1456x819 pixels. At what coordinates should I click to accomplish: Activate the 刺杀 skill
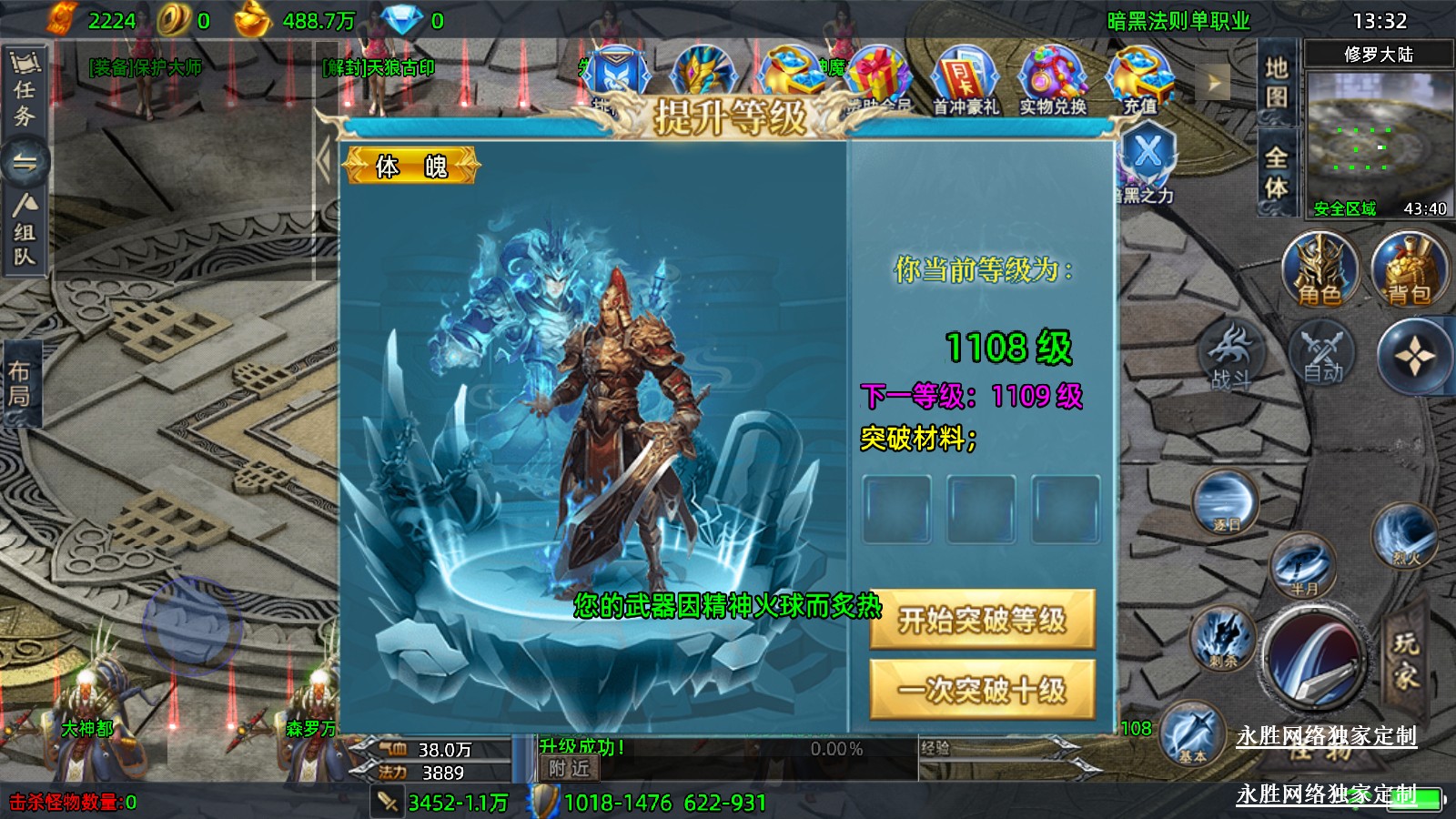(x=1224, y=637)
